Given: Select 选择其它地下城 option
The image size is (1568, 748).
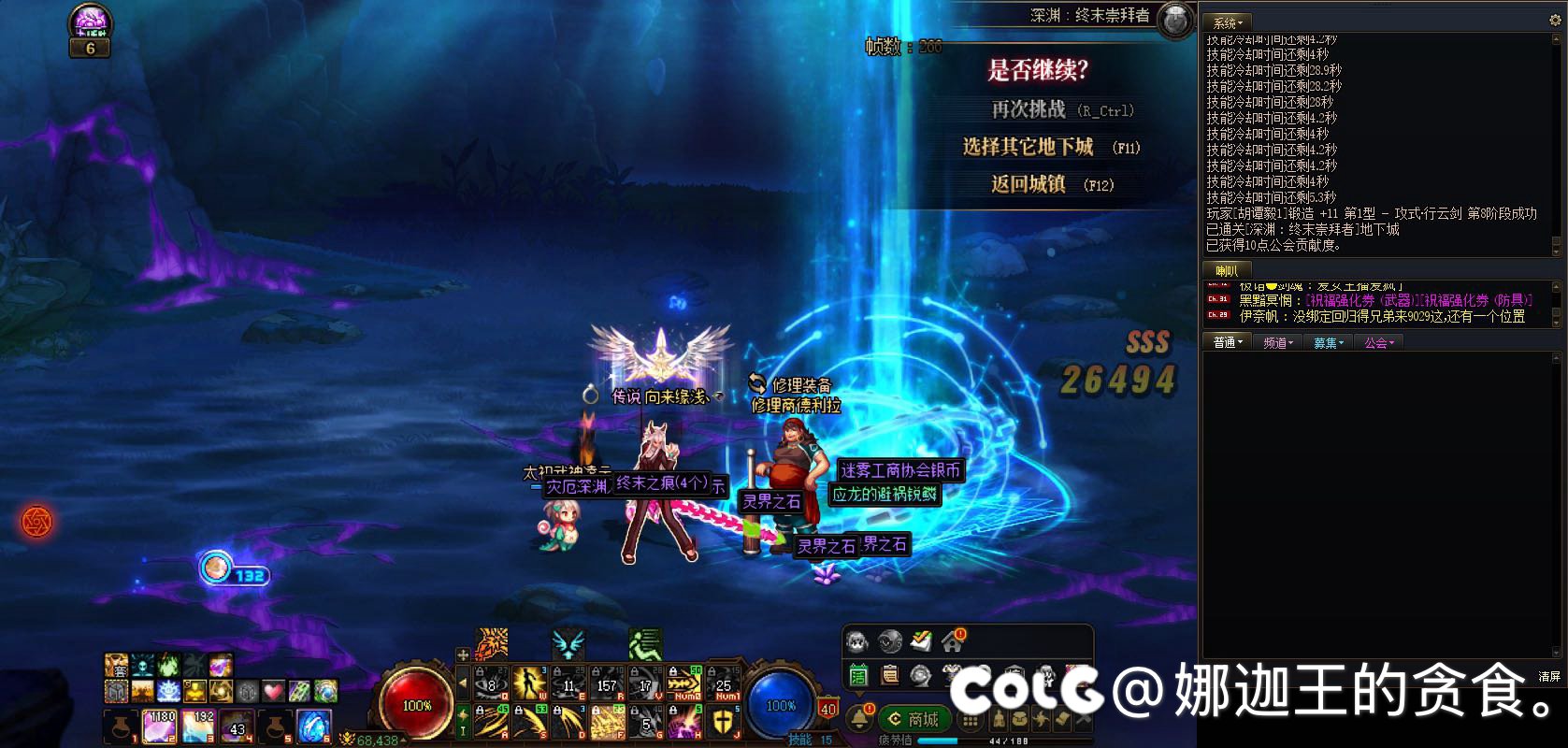Looking at the screenshot, I should click(1029, 148).
